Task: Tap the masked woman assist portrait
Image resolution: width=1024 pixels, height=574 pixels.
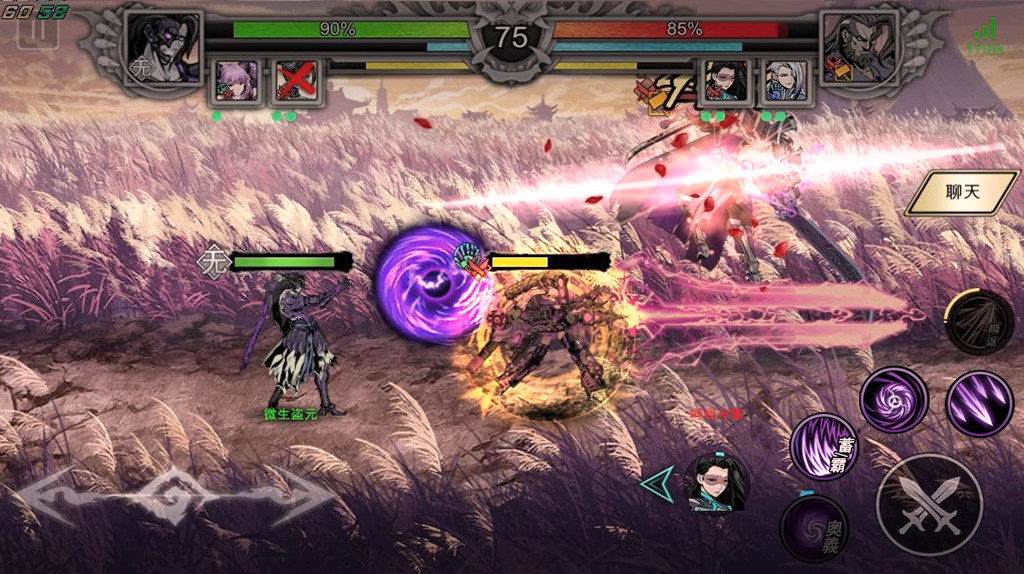Action: coord(718,483)
